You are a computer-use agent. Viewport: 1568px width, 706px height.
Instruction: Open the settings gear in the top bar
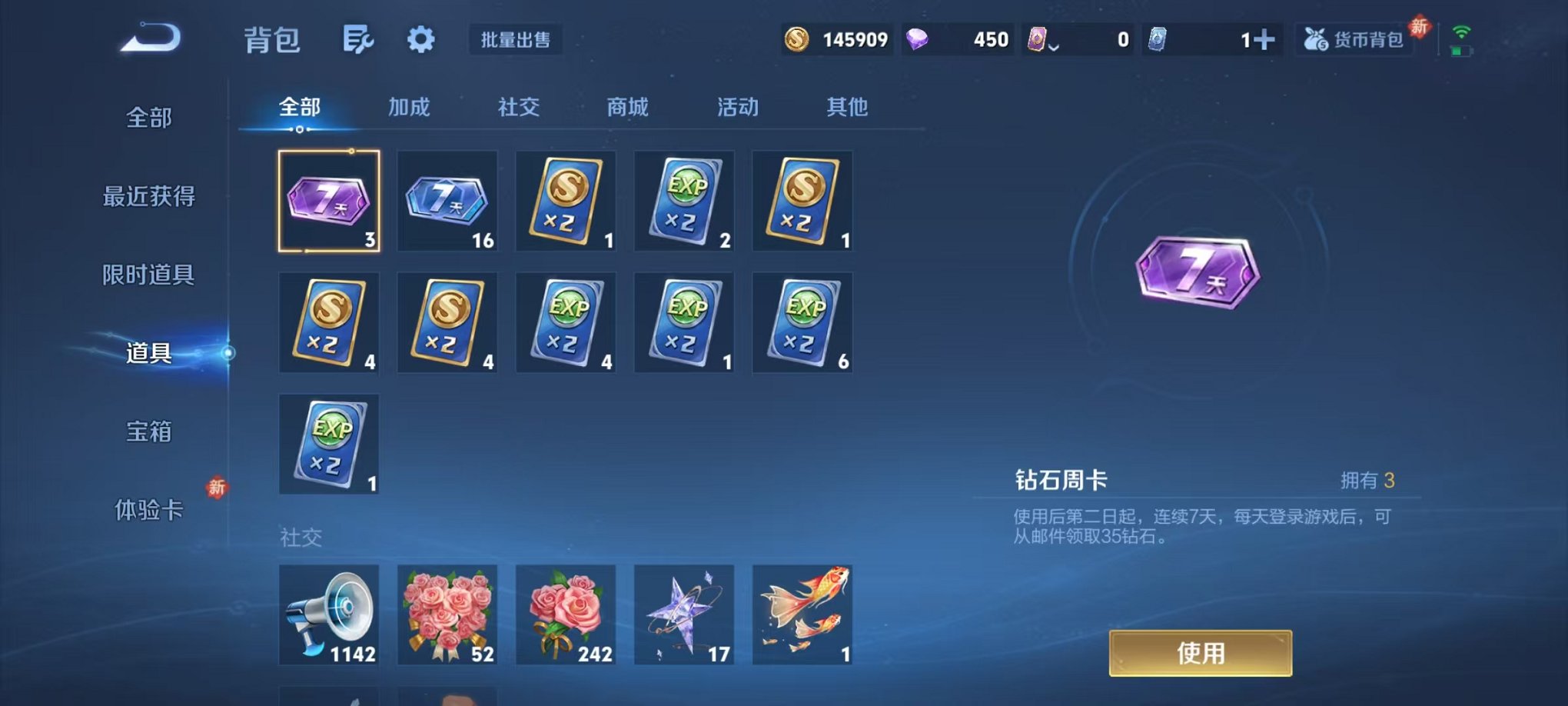(x=421, y=39)
